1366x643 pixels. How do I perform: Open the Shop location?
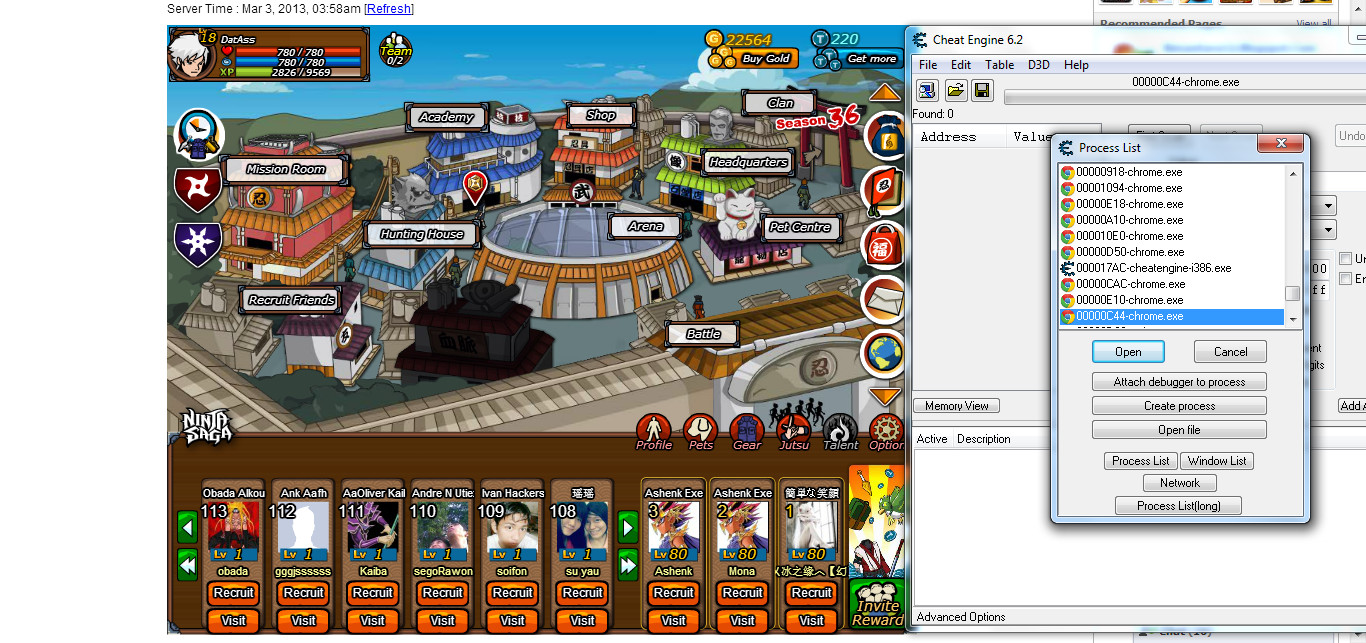click(x=600, y=115)
